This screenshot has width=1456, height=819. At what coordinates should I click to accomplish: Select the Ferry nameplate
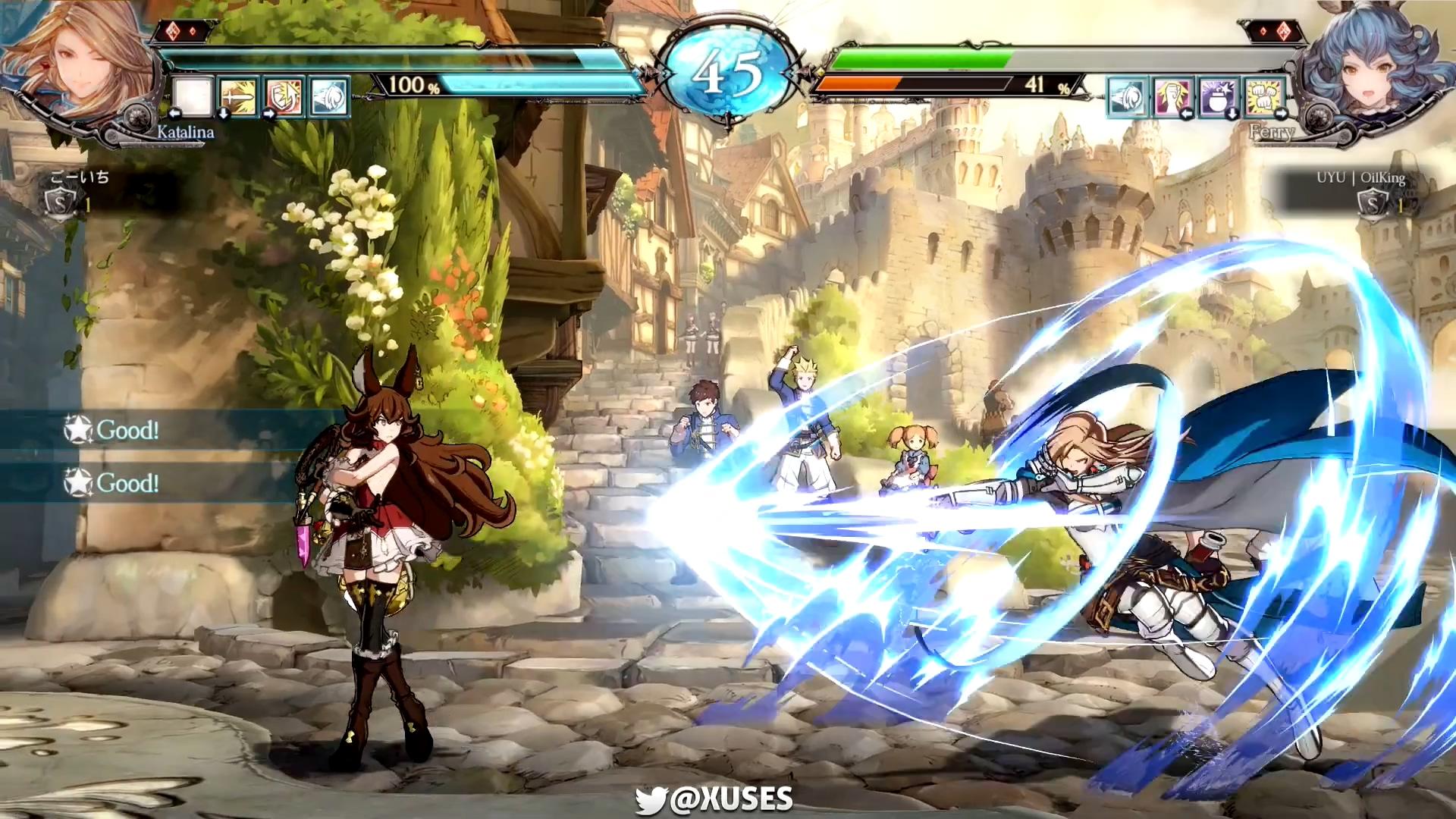pyautogui.click(x=1274, y=133)
